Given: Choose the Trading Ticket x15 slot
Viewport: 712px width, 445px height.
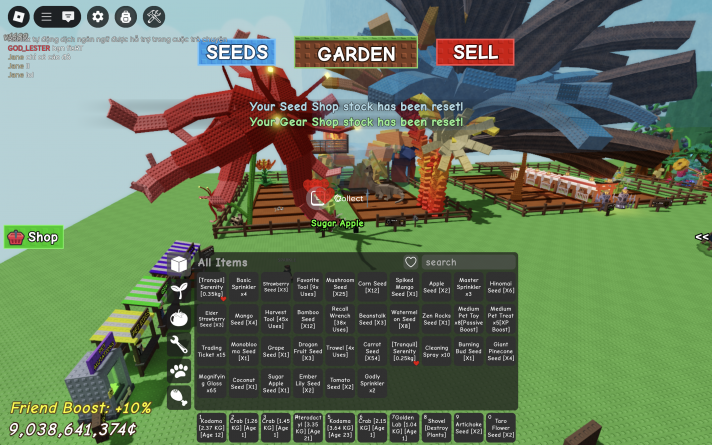Looking at the screenshot, I should tap(211, 352).
